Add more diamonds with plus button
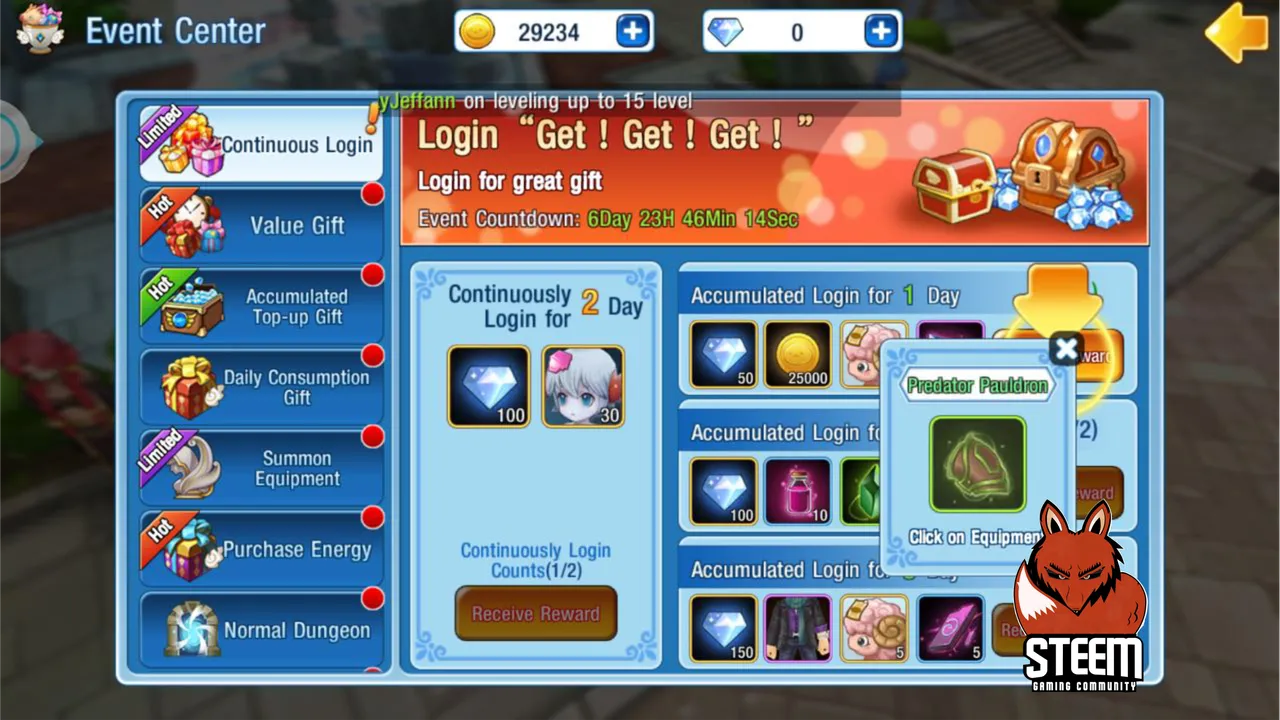 pos(880,32)
